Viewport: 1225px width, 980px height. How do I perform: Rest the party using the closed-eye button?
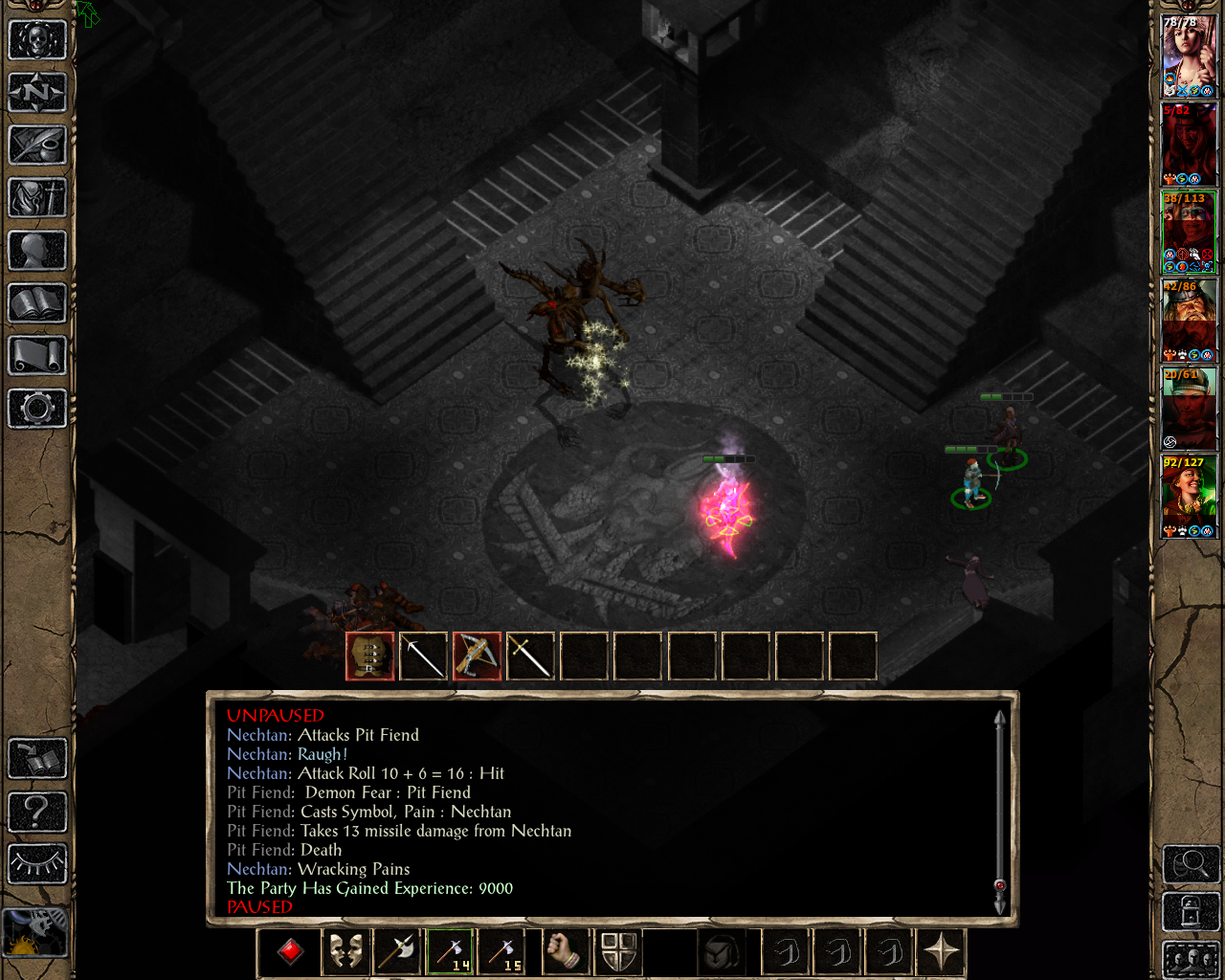click(37, 864)
